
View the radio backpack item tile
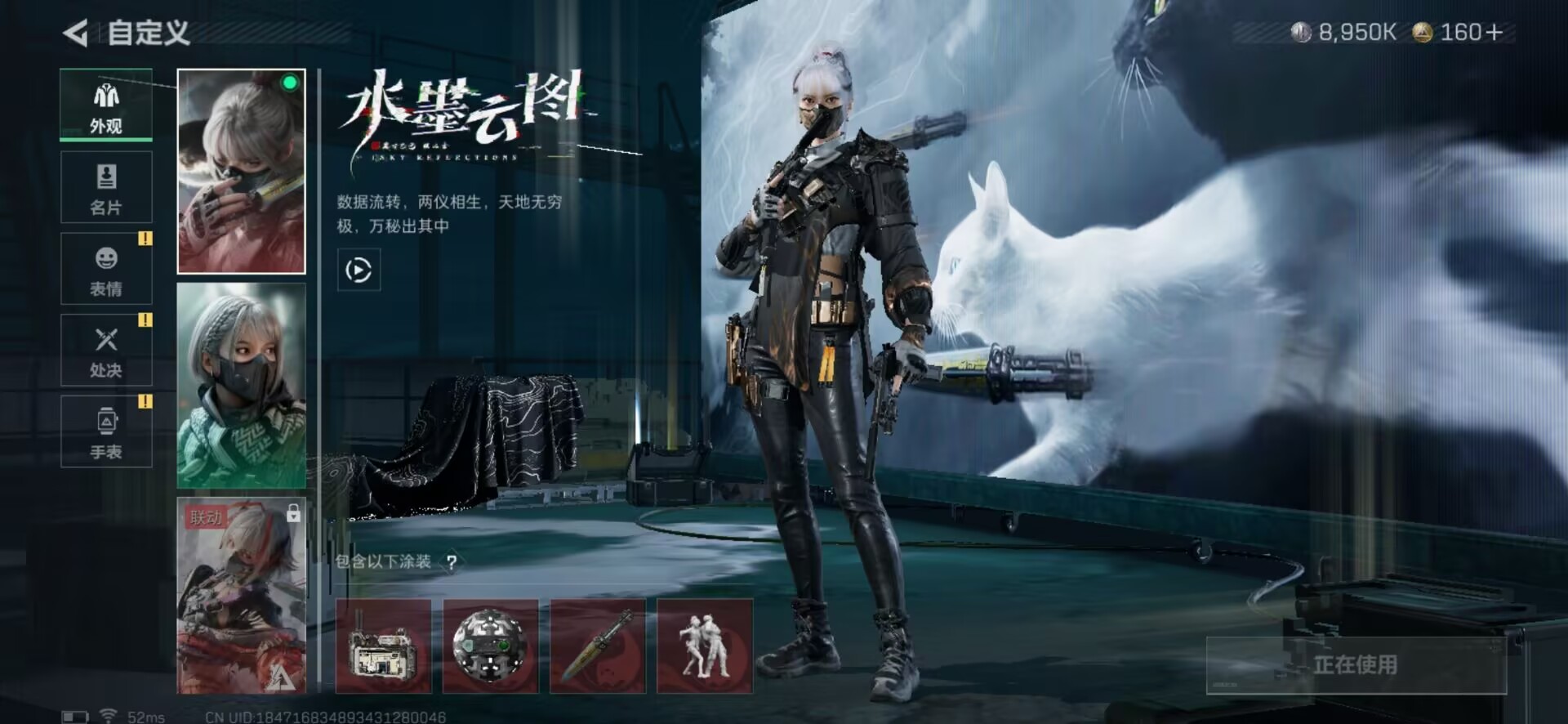pyautogui.click(x=383, y=646)
